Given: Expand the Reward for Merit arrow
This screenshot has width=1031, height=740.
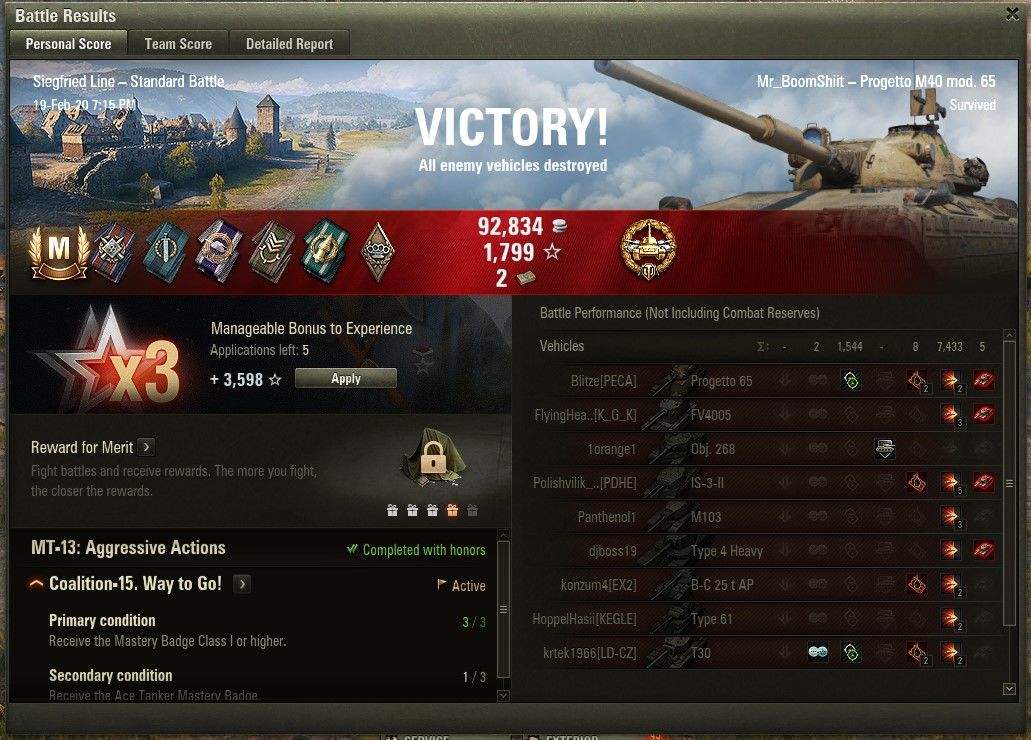Looking at the screenshot, I should 146,447.
